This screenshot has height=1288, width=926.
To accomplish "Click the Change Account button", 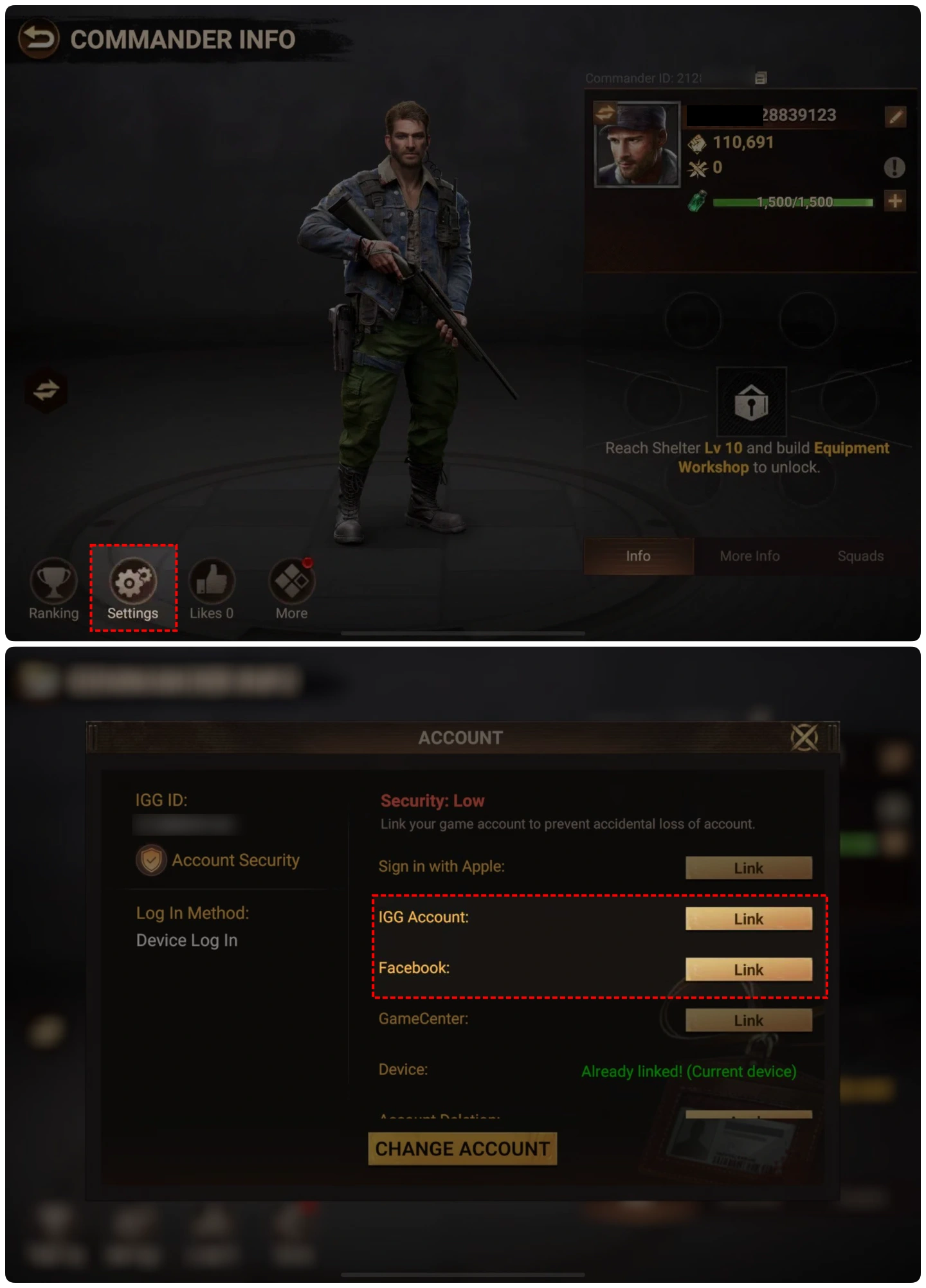I will coord(462,1148).
